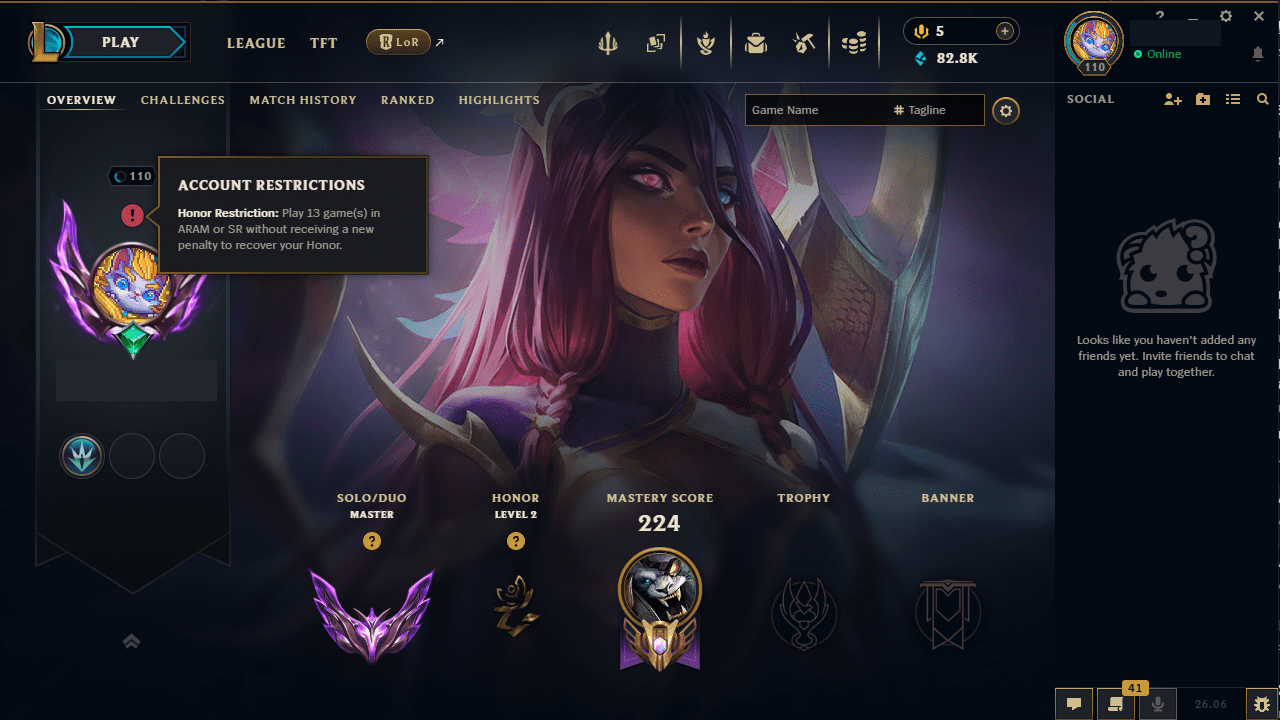The image size is (1280, 720).
Task: Open the Store coins icon
Action: (854, 43)
